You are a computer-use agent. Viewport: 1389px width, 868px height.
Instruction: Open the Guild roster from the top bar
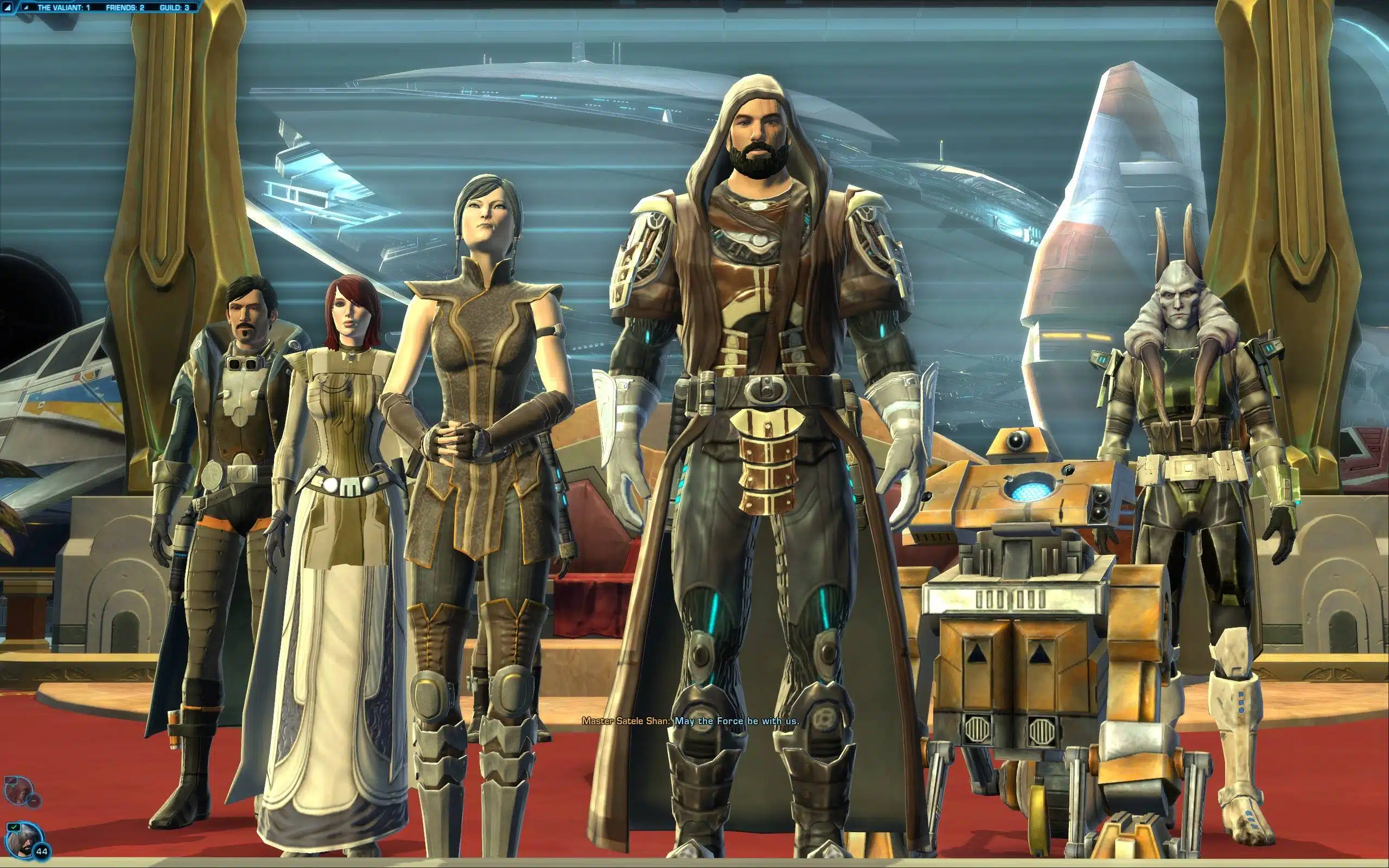pyautogui.click(x=174, y=8)
